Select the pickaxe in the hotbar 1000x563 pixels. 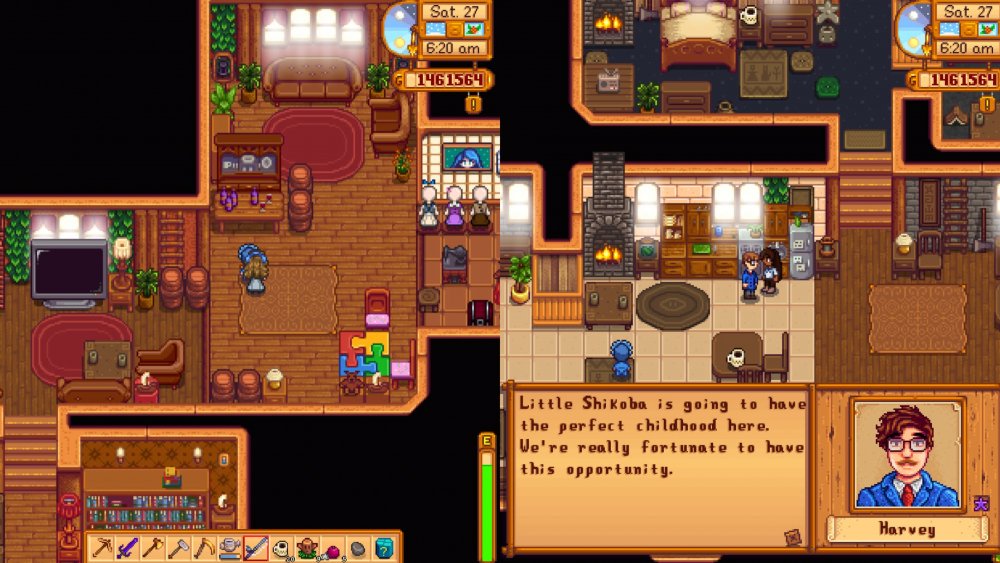101,548
